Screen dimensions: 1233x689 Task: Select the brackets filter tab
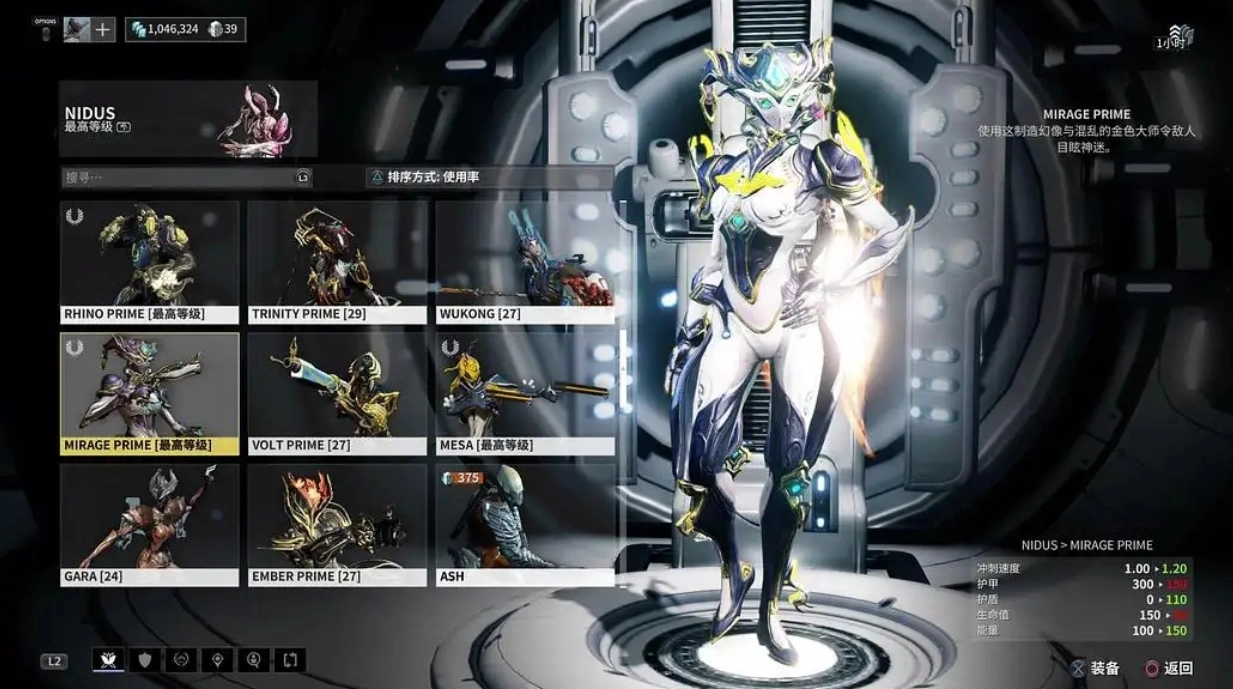coord(290,660)
